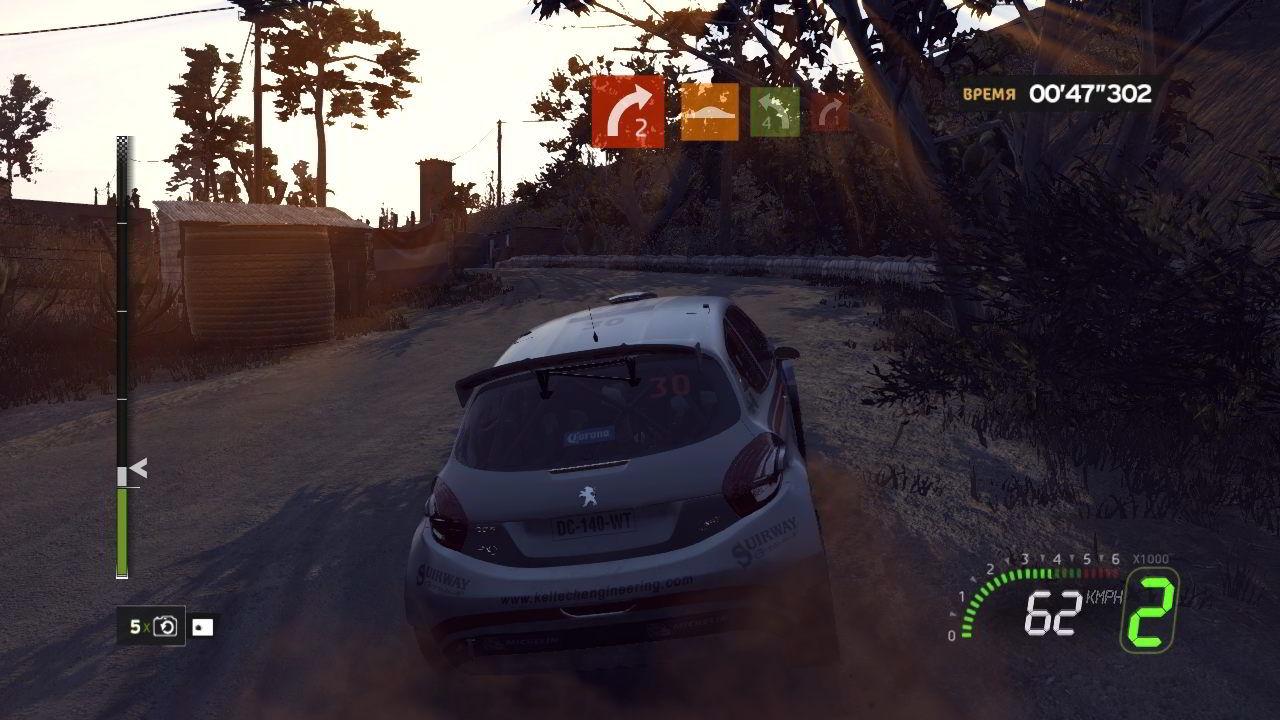Click the stage progress position marker
Screen dimensions: 1280x720
[137, 468]
